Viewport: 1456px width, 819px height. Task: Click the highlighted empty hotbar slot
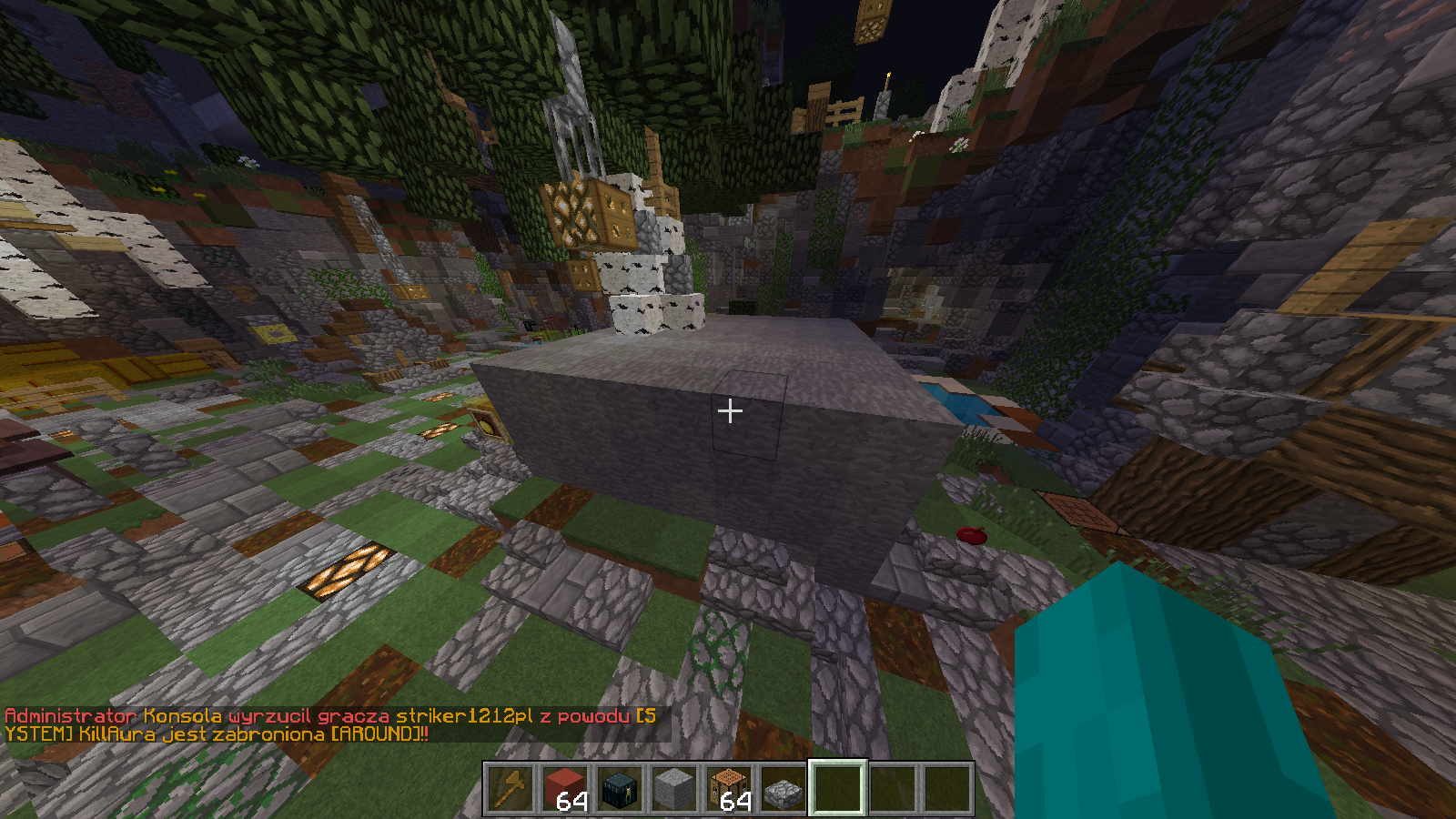(838, 788)
